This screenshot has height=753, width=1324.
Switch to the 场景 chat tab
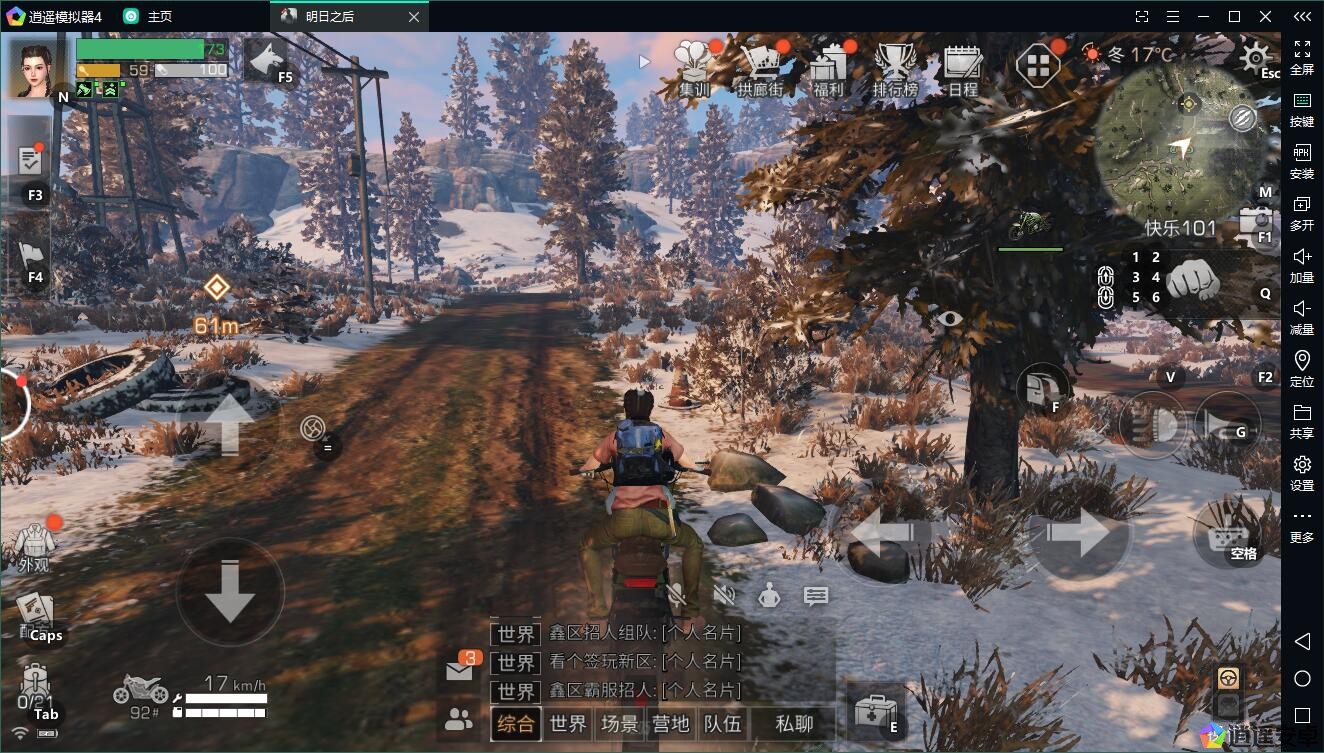point(620,723)
